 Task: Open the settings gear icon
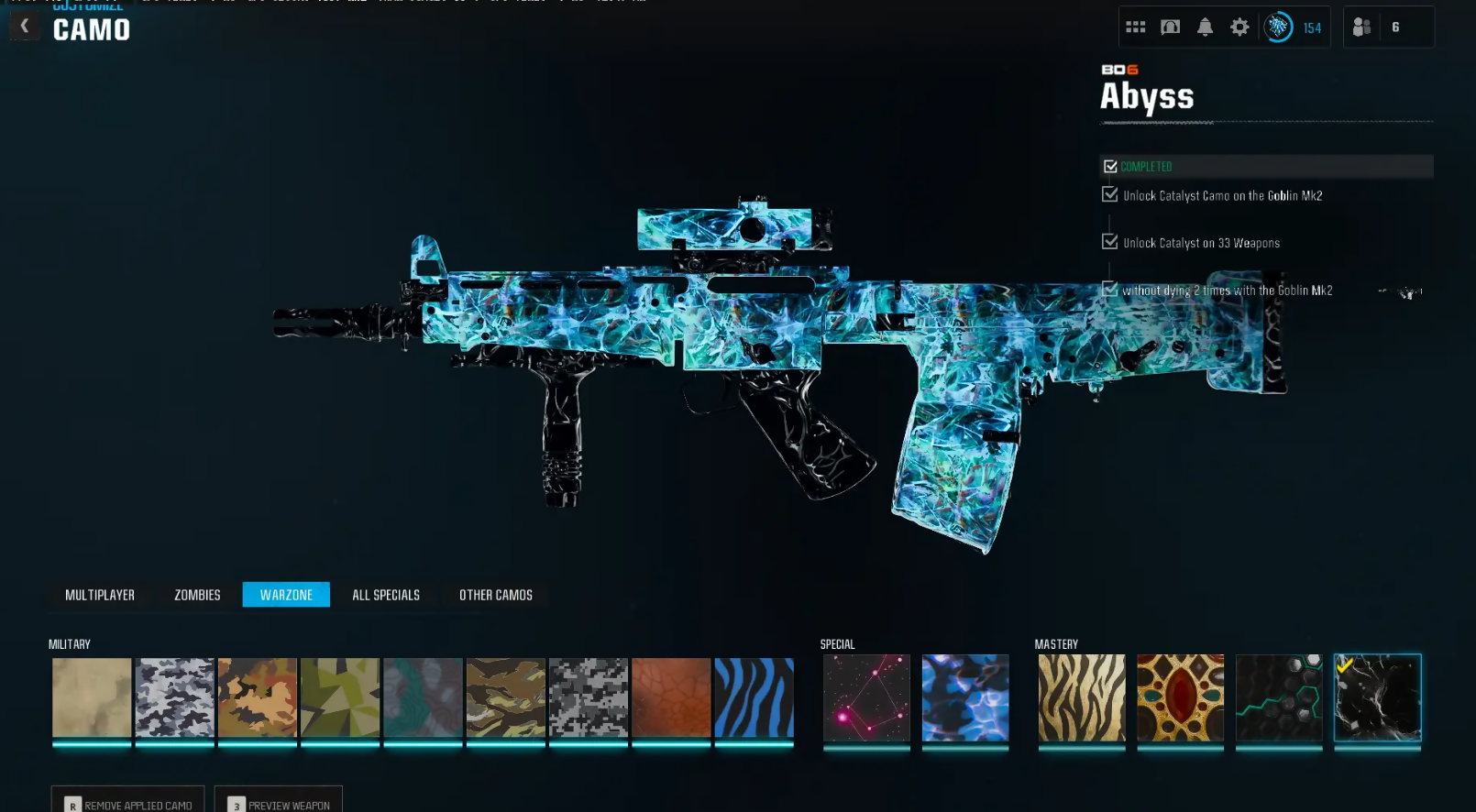1239,27
